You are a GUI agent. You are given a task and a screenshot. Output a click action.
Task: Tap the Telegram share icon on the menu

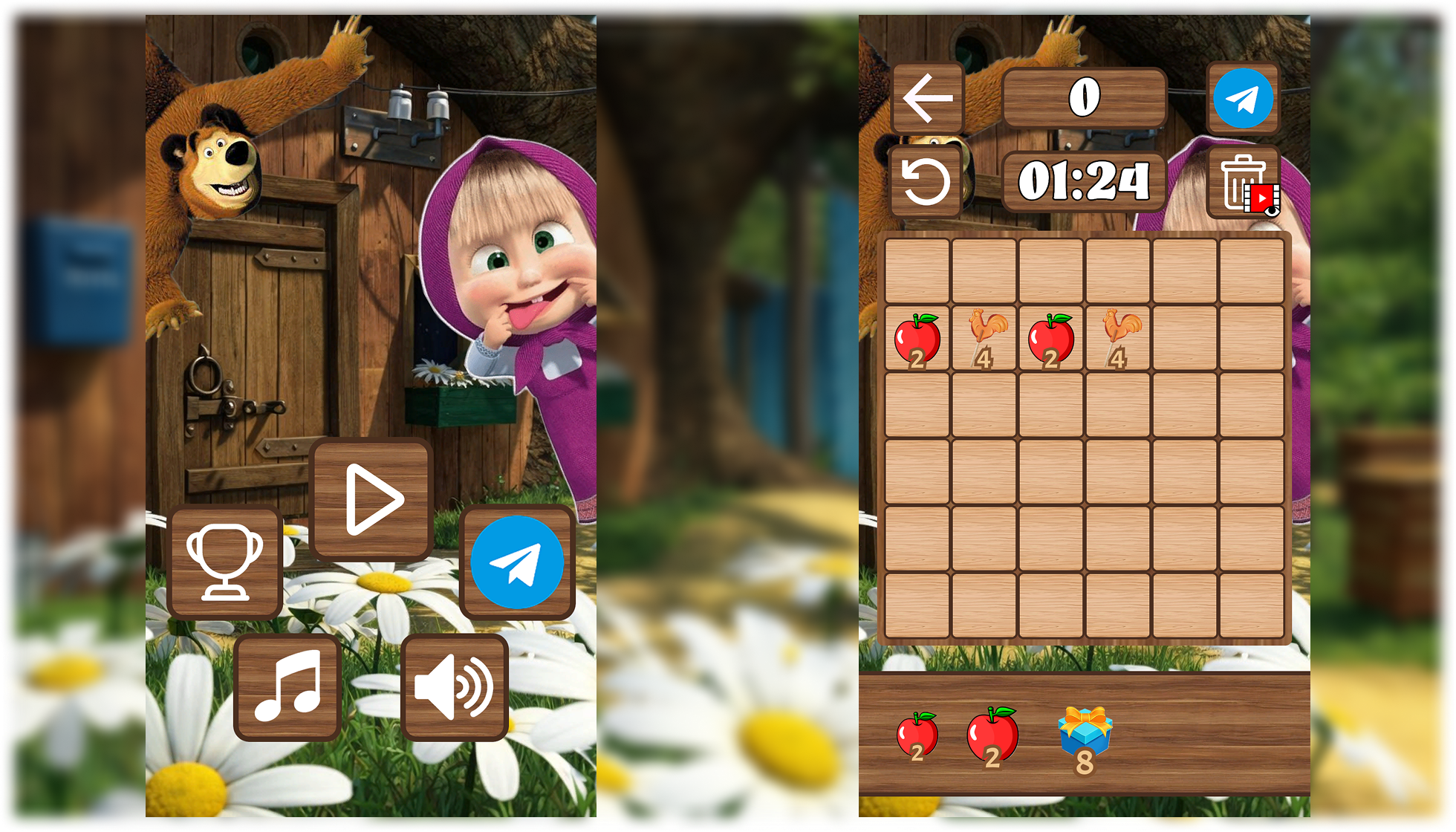[517, 562]
